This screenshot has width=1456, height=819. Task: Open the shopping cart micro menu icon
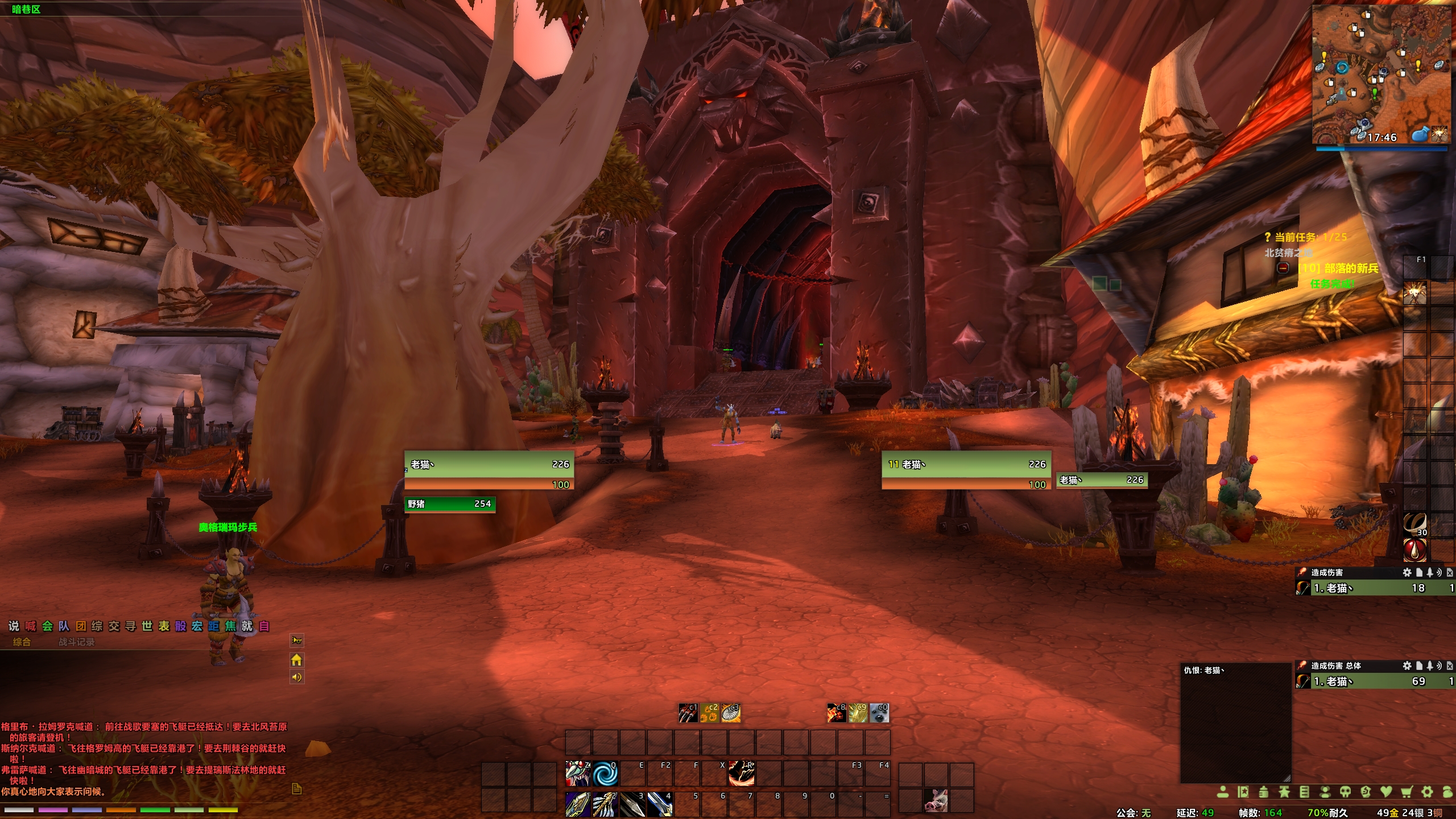click(x=1407, y=792)
